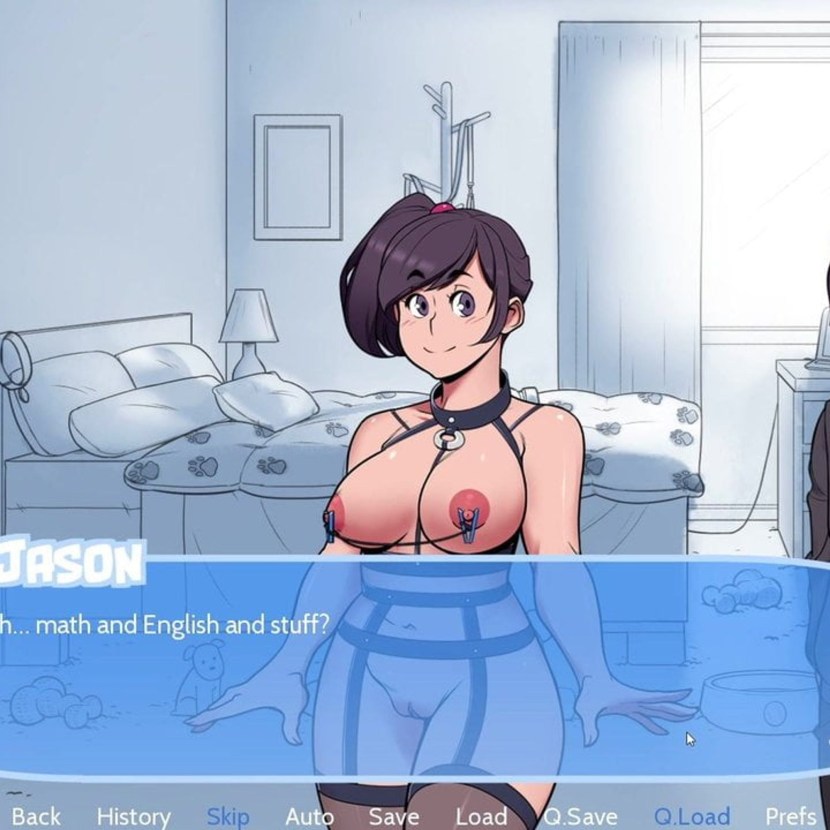
Task: Open the Prefs settings menu
Action: point(790,816)
